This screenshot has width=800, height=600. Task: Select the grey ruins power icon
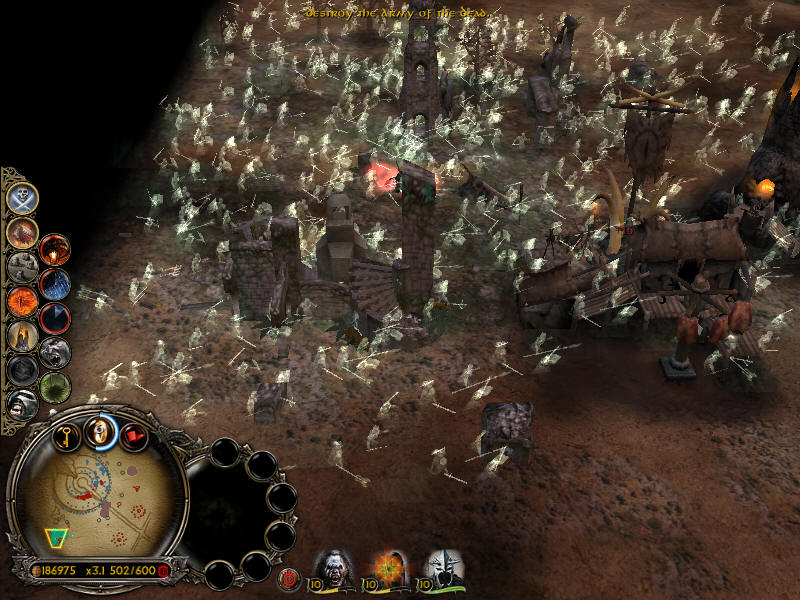[22, 266]
